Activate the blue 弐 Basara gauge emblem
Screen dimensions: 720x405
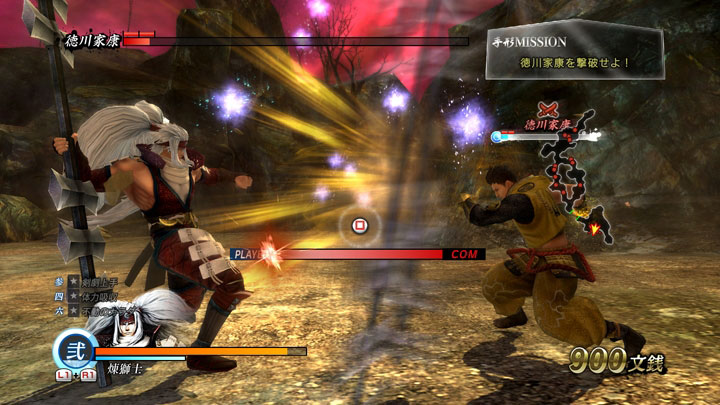coord(73,351)
